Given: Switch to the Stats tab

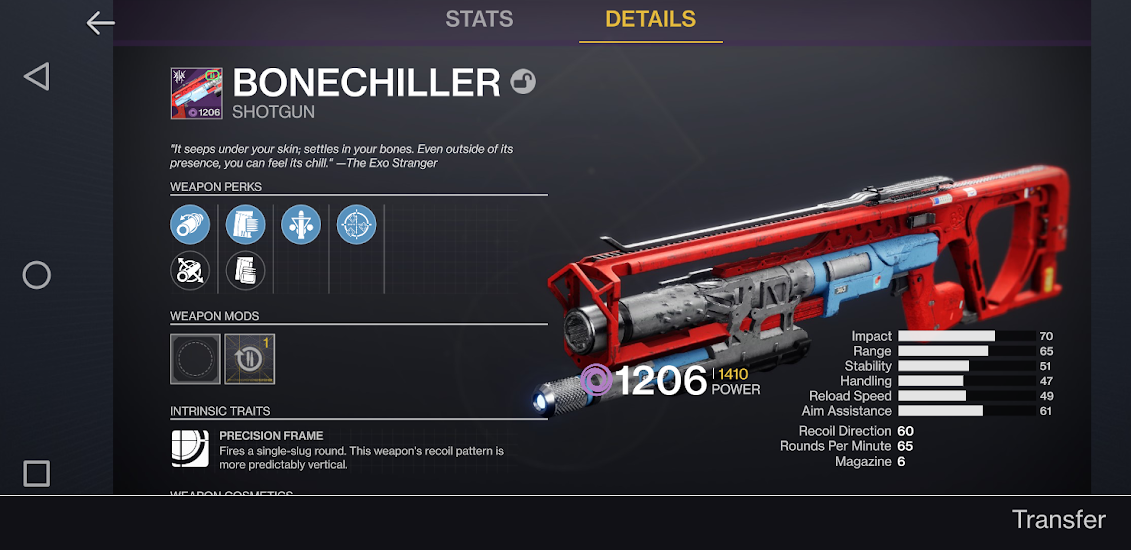Looking at the screenshot, I should tap(479, 19).
